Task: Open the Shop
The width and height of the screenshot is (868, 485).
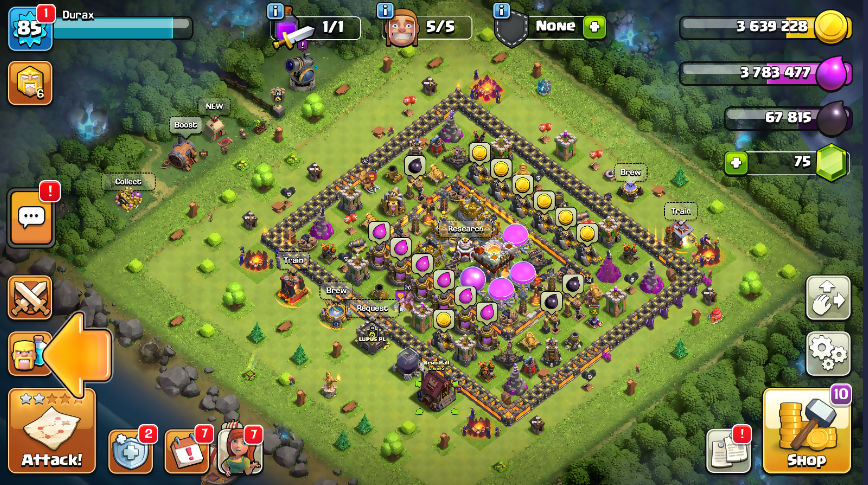Action: point(806,432)
